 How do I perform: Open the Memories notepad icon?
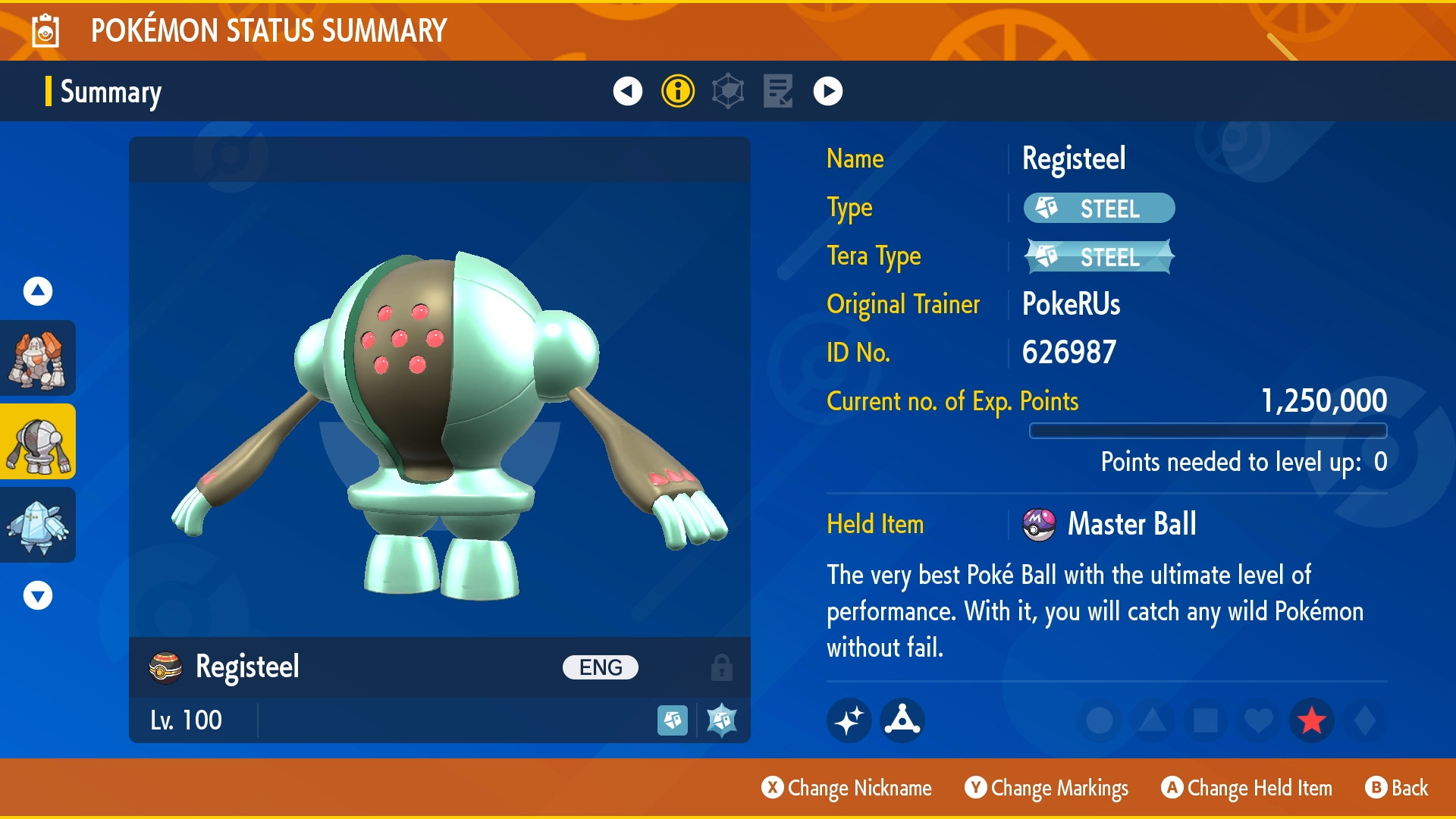point(777,93)
